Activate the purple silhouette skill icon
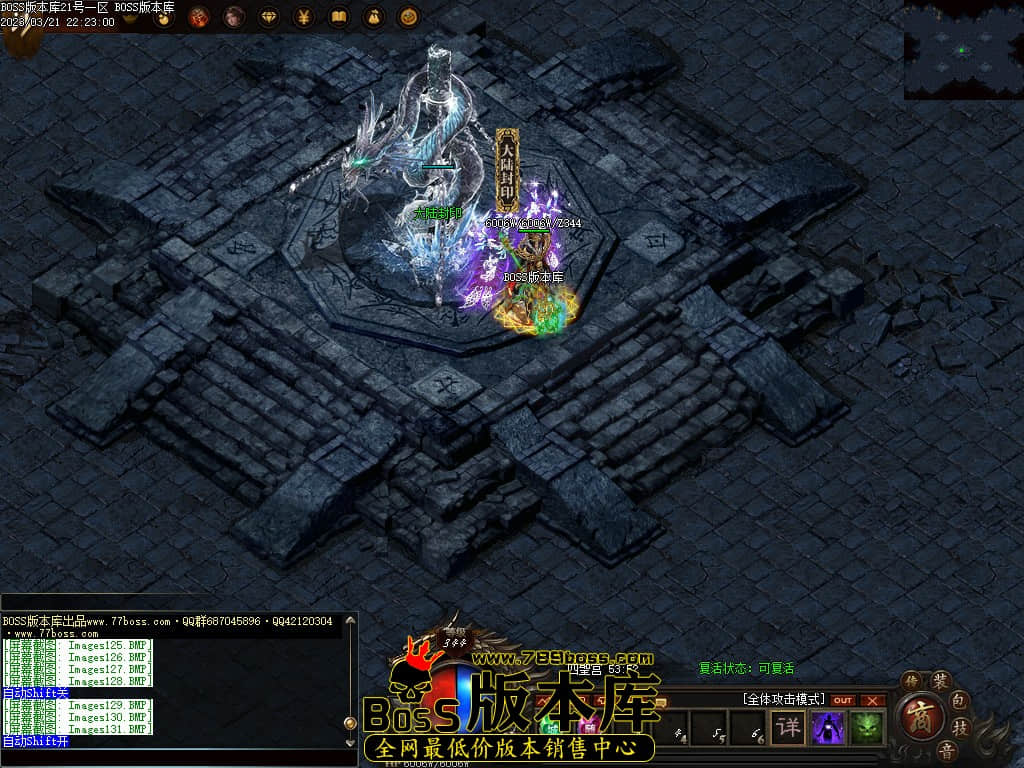Viewport: 1024px width, 768px height. tap(828, 727)
